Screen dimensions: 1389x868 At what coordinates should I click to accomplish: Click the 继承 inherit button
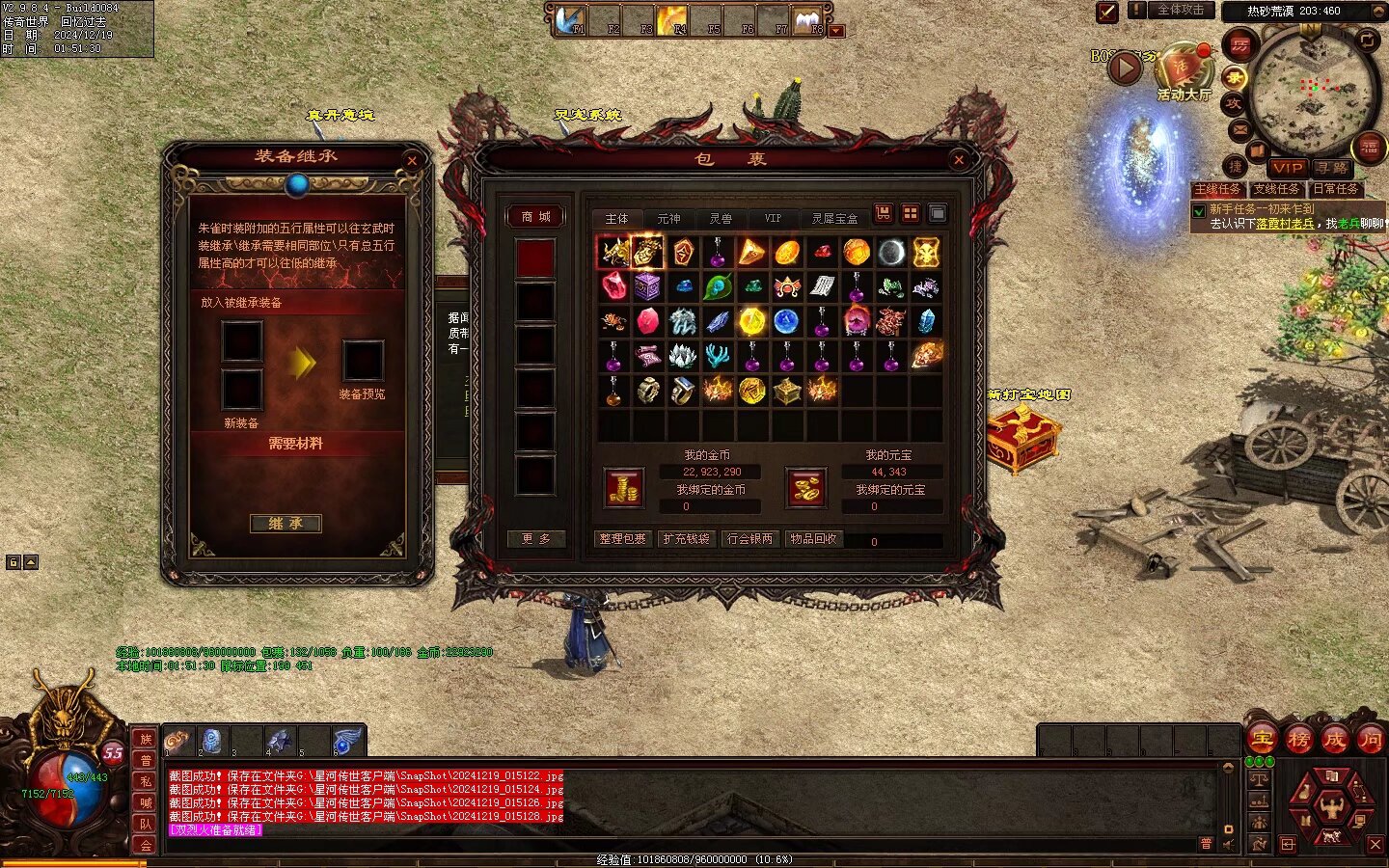click(286, 524)
